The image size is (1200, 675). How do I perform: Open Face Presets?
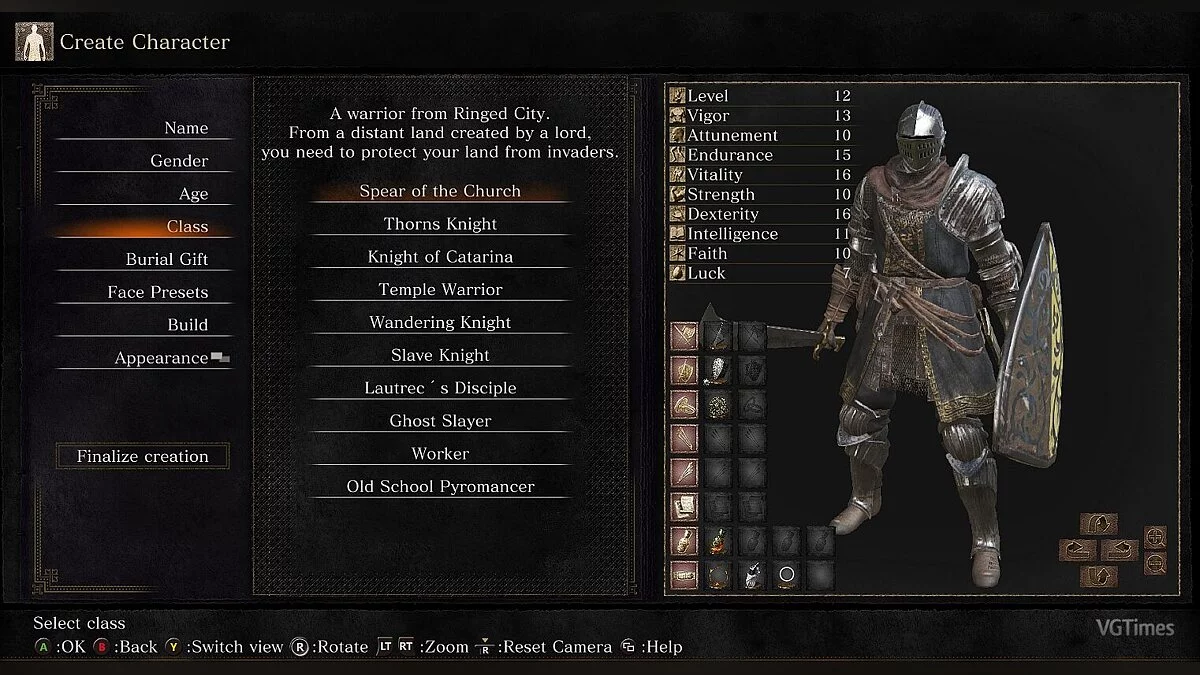[x=158, y=292]
